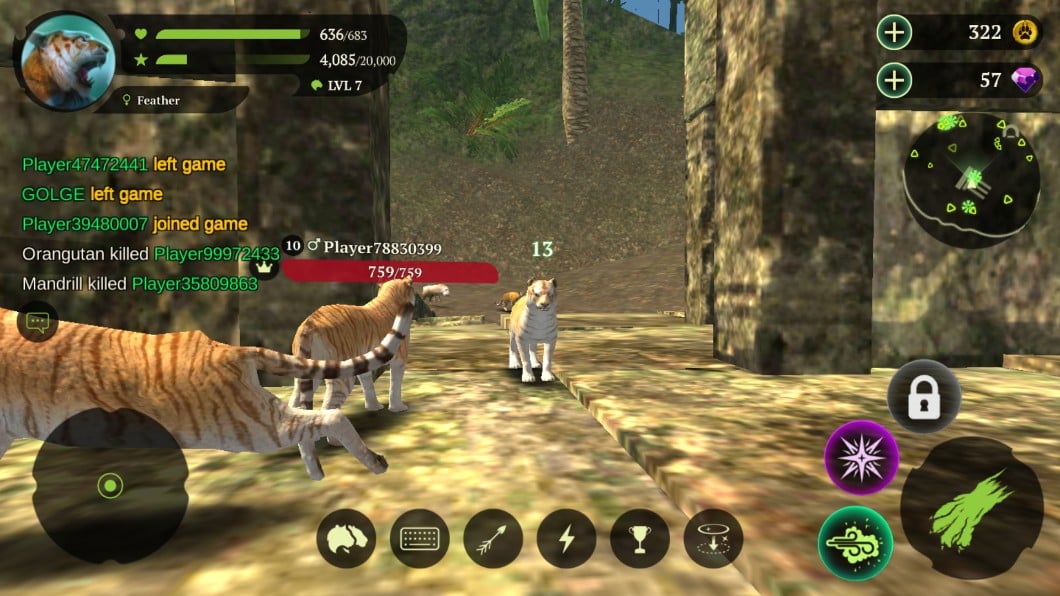Activate the purple starburst ability

pyautogui.click(x=861, y=457)
